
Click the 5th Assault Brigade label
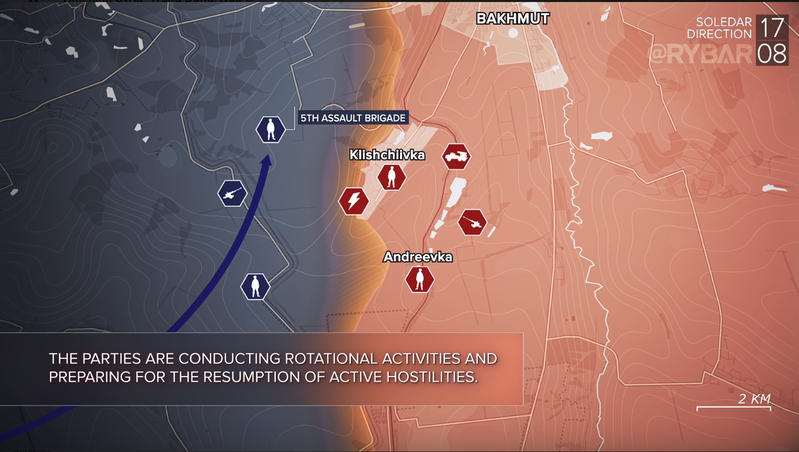coord(352,118)
